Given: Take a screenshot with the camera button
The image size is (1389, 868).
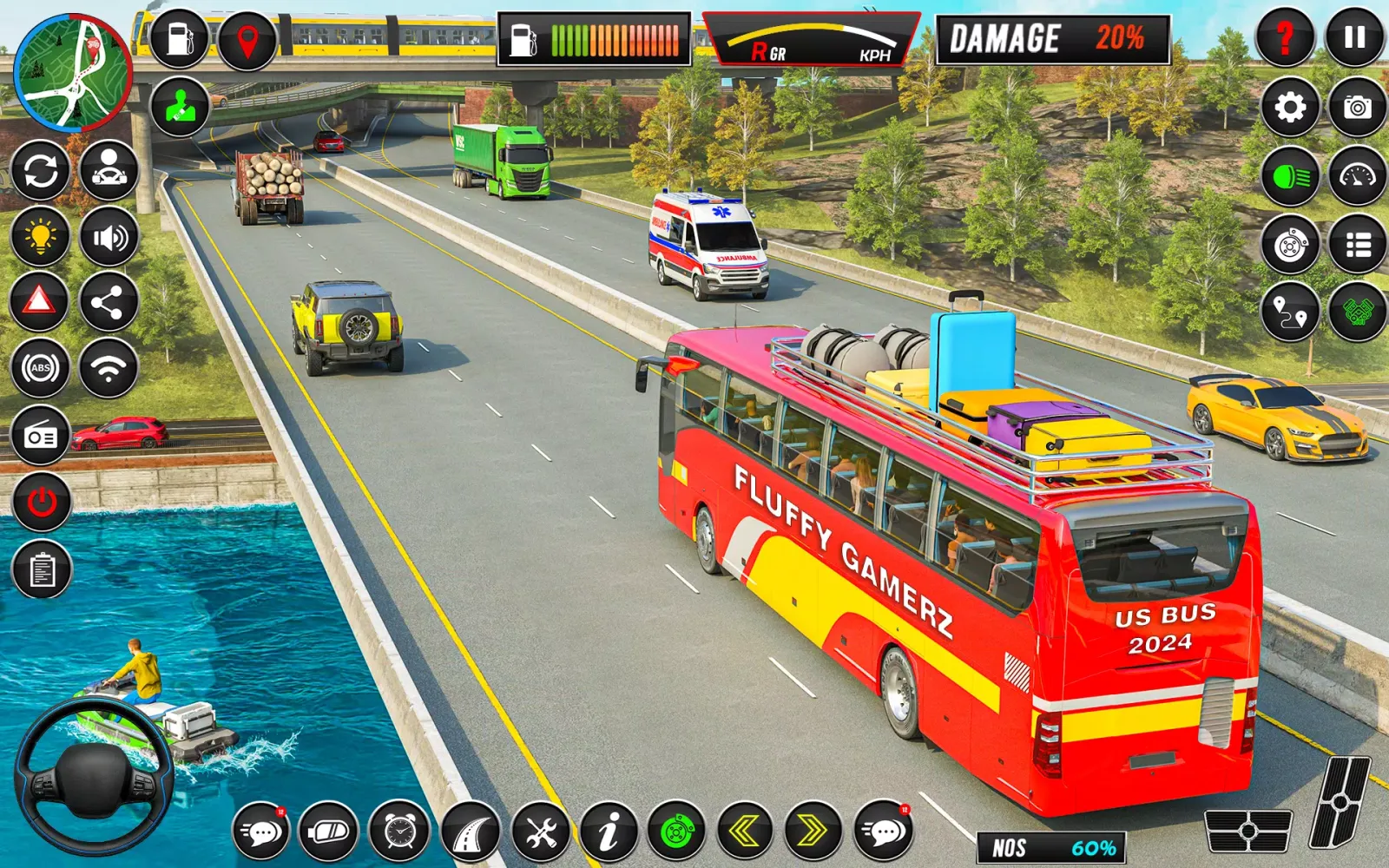Looking at the screenshot, I should pos(1357,108).
